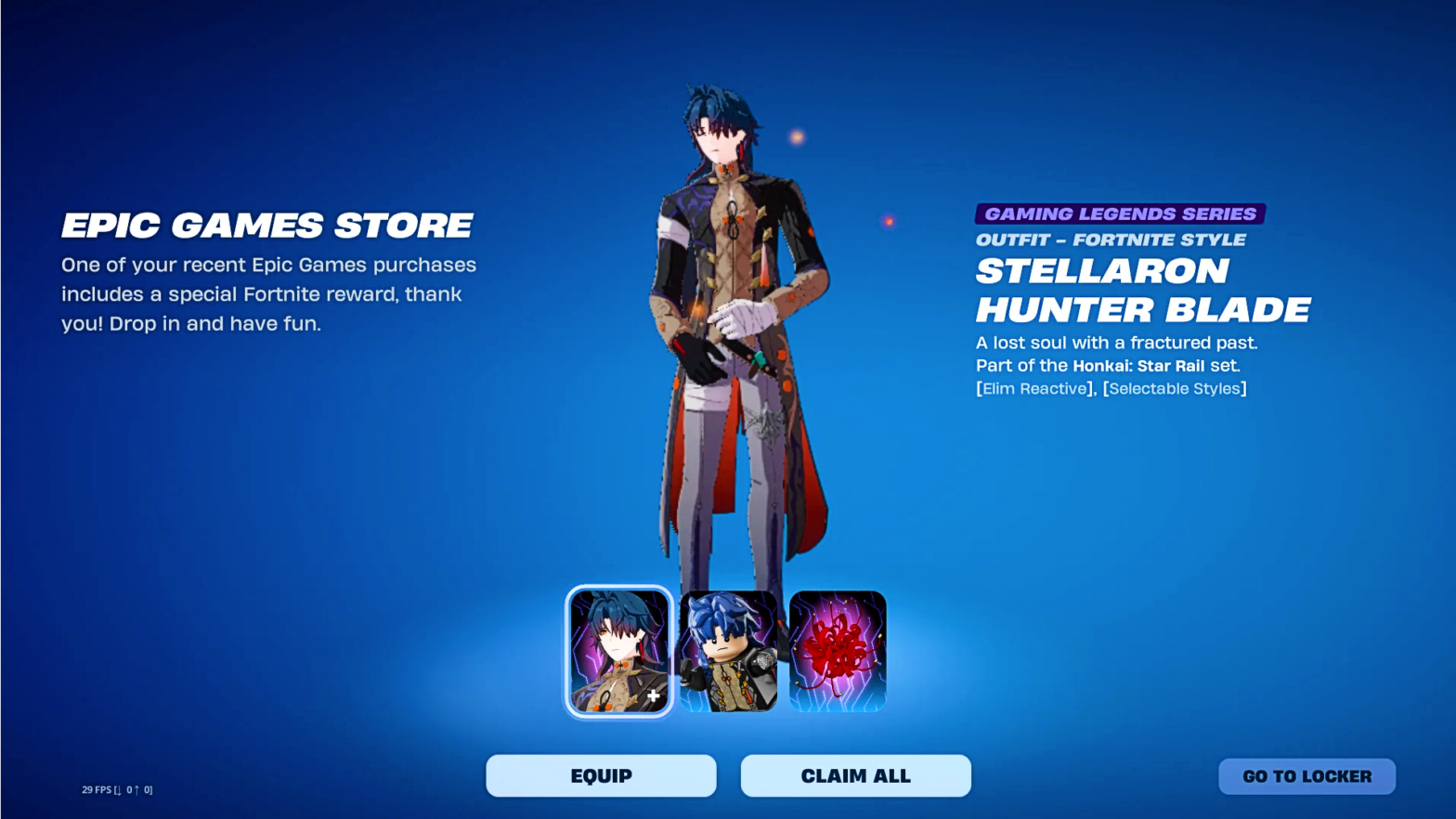The height and width of the screenshot is (819, 1456).
Task: Toggle the Selectable Styles trait tag
Action: click(1175, 388)
